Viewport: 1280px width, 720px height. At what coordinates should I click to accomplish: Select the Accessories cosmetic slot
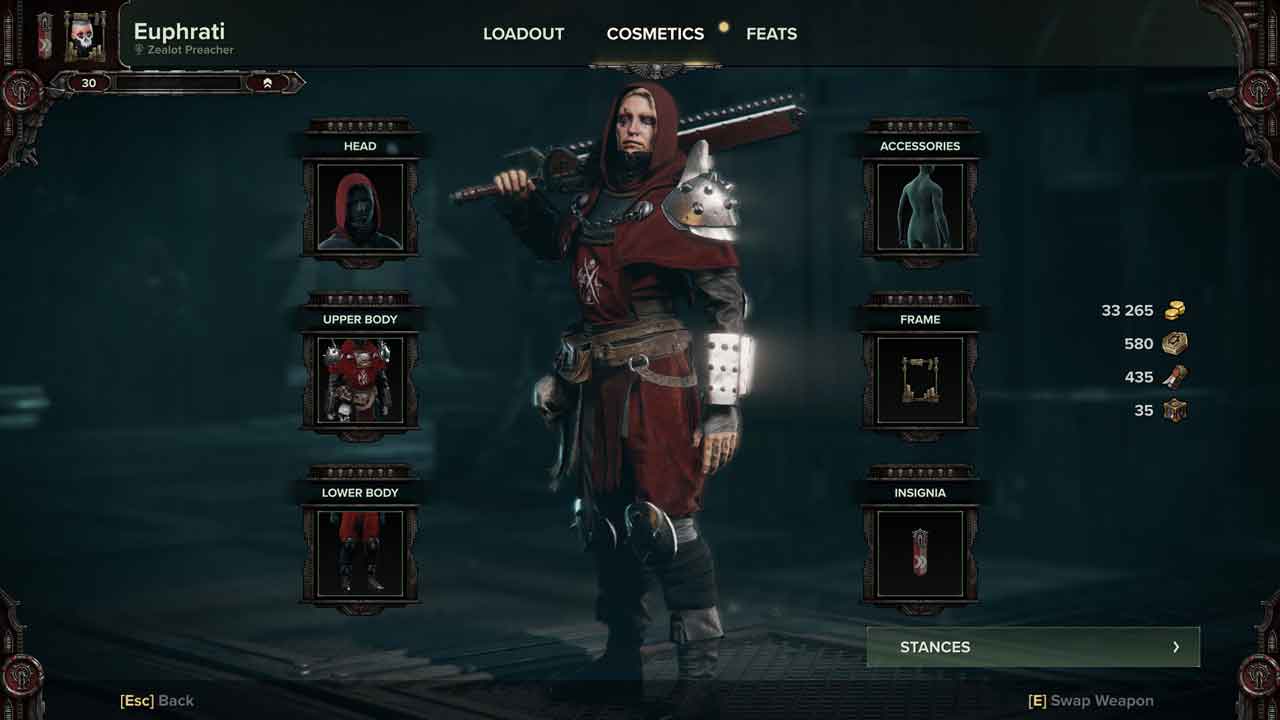pyautogui.click(x=920, y=207)
